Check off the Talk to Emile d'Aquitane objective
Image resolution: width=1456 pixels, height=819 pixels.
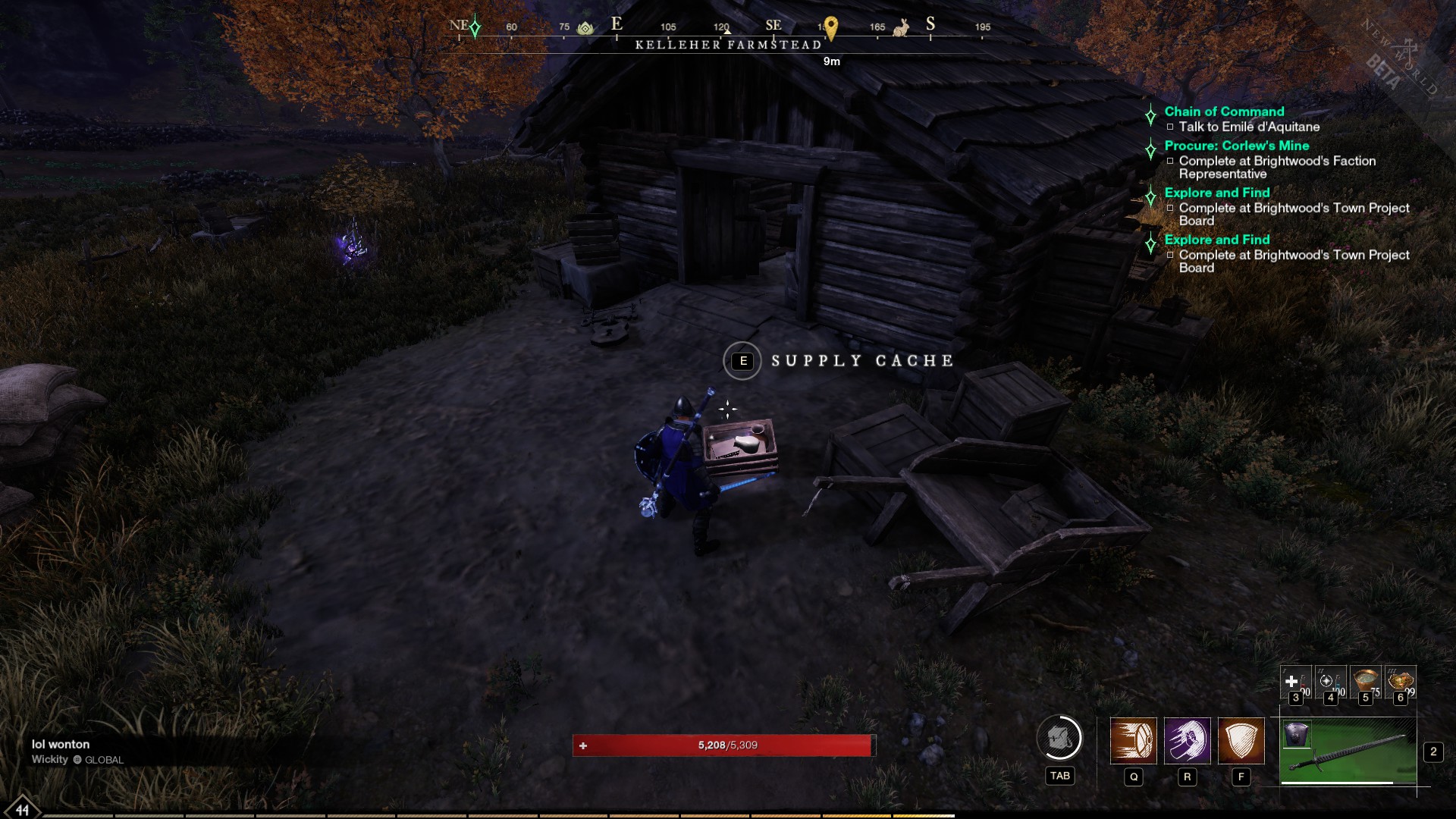[x=1172, y=127]
